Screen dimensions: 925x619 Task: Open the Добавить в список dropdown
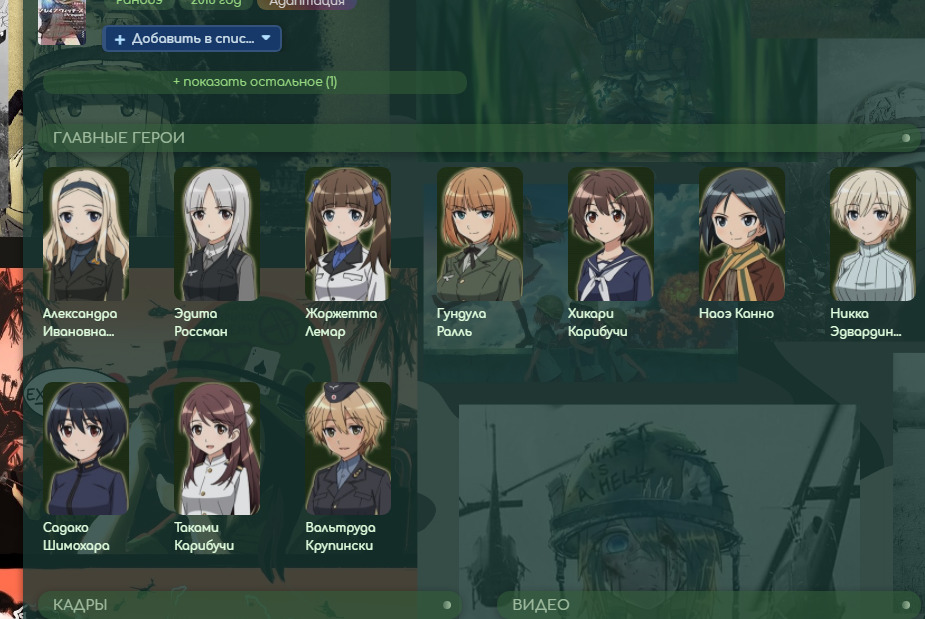[192, 39]
